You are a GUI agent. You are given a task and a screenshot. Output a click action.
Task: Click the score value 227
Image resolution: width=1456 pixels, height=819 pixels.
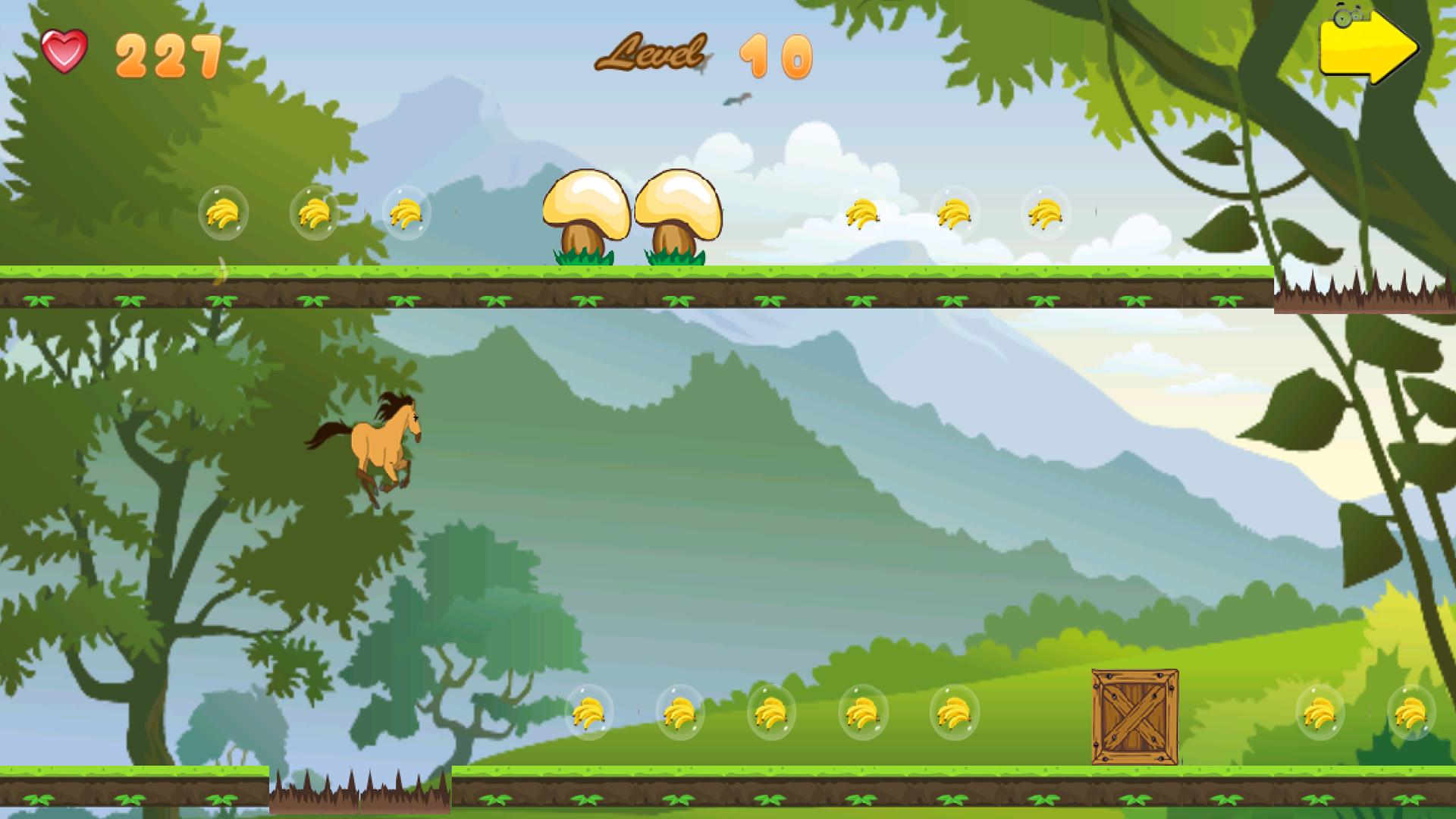[168, 55]
